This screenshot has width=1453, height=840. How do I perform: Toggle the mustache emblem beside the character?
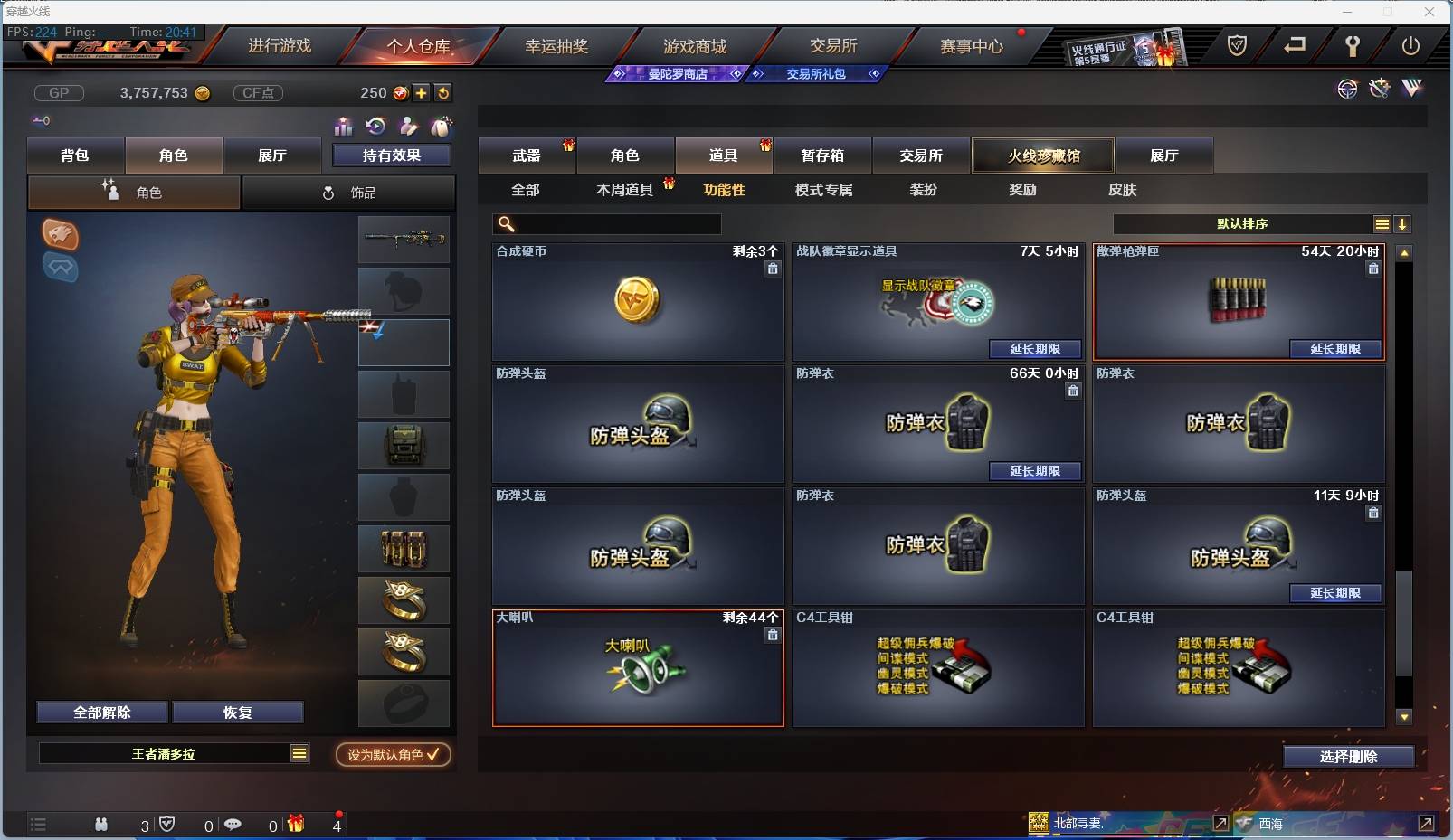pos(61,268)
